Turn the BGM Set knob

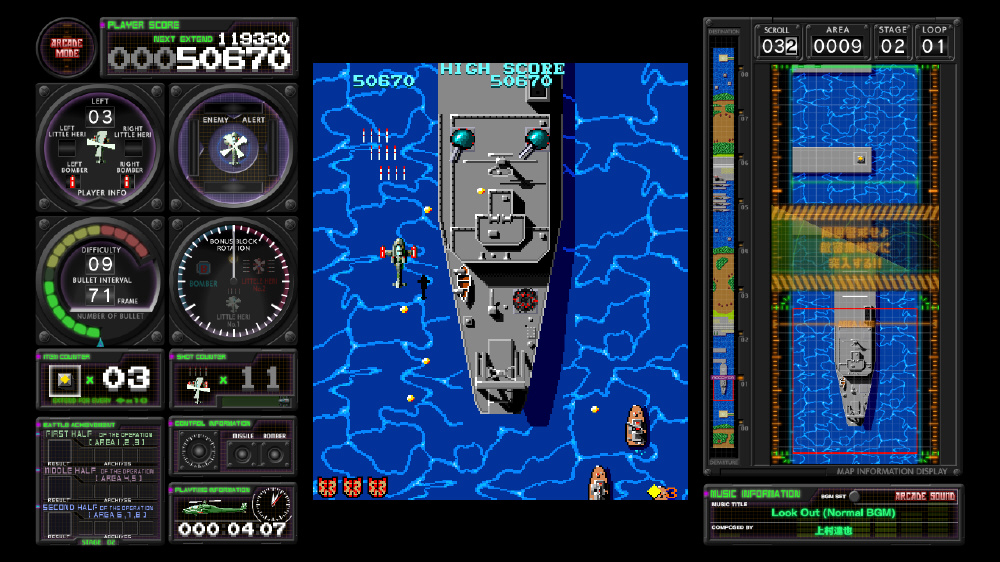[854, 496]
